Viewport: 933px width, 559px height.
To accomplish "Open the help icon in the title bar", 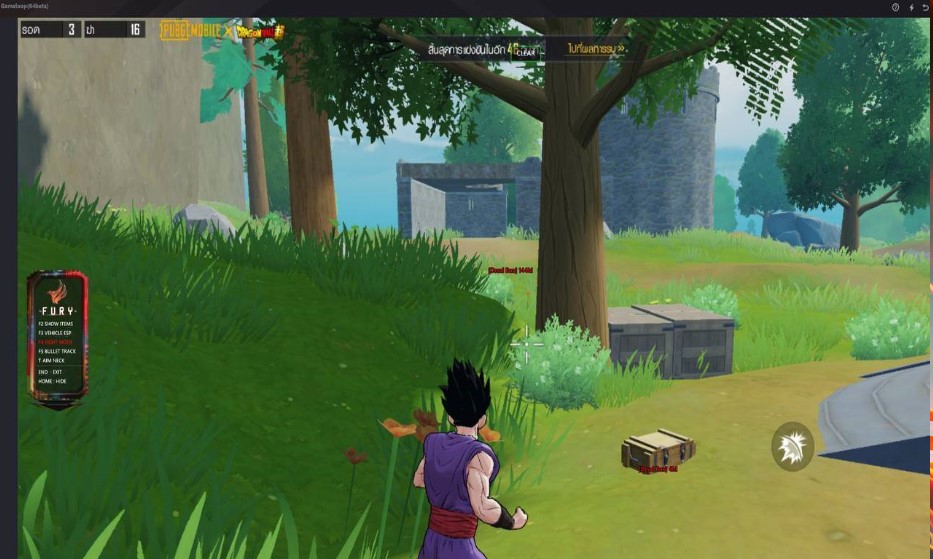I will click(x=895, y=7).
